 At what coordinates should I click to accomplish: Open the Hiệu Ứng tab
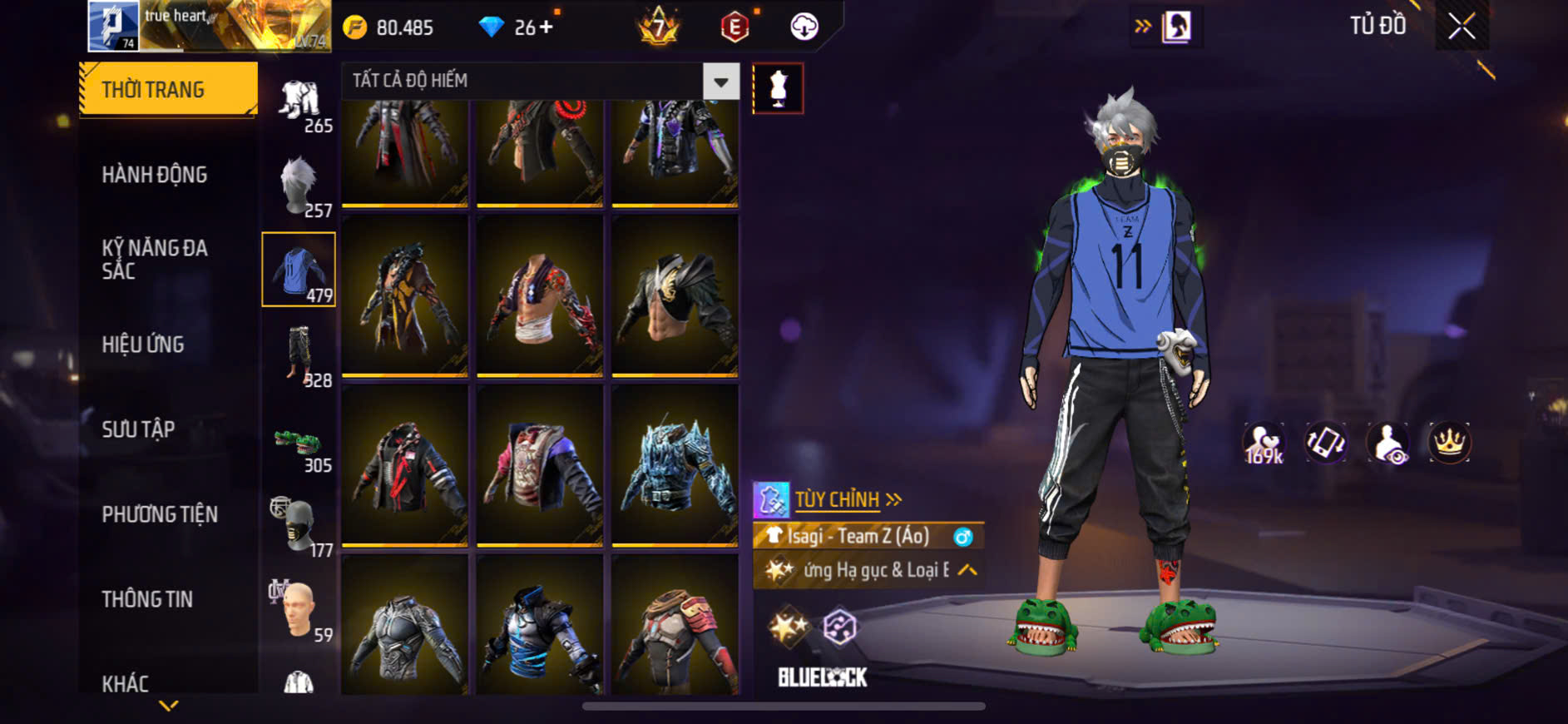click(x=143, y=345)
